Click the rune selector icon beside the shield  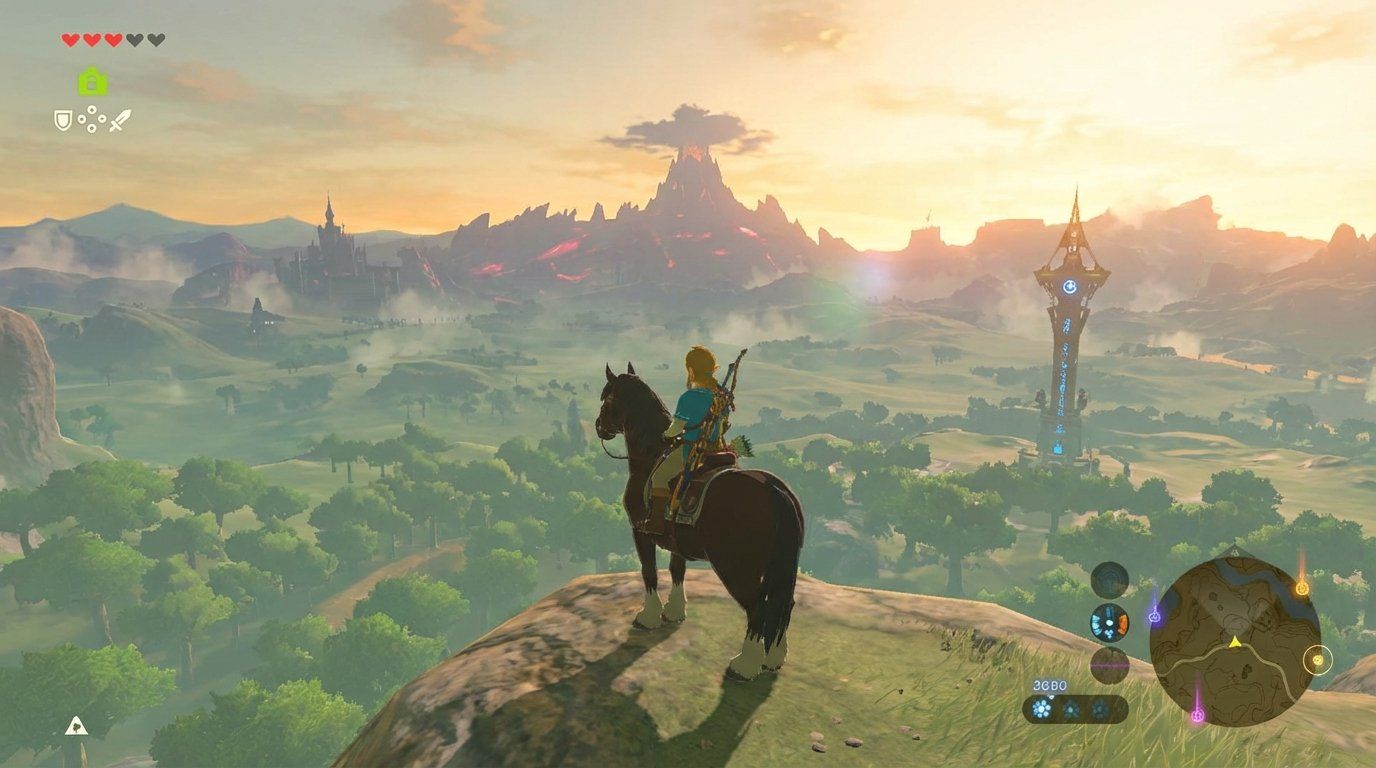[91, 118]
